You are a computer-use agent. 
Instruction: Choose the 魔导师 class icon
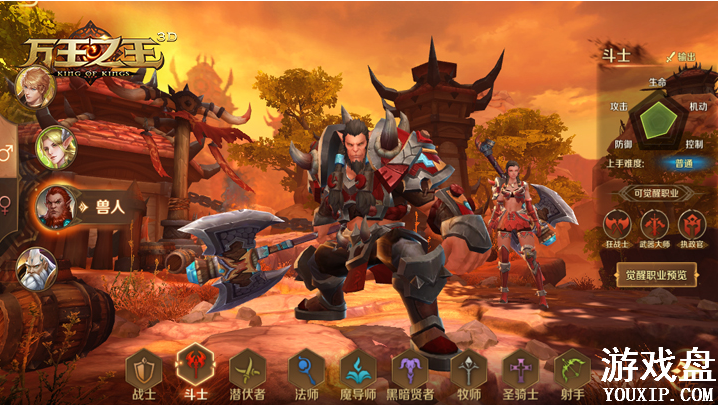click(356, 369)
